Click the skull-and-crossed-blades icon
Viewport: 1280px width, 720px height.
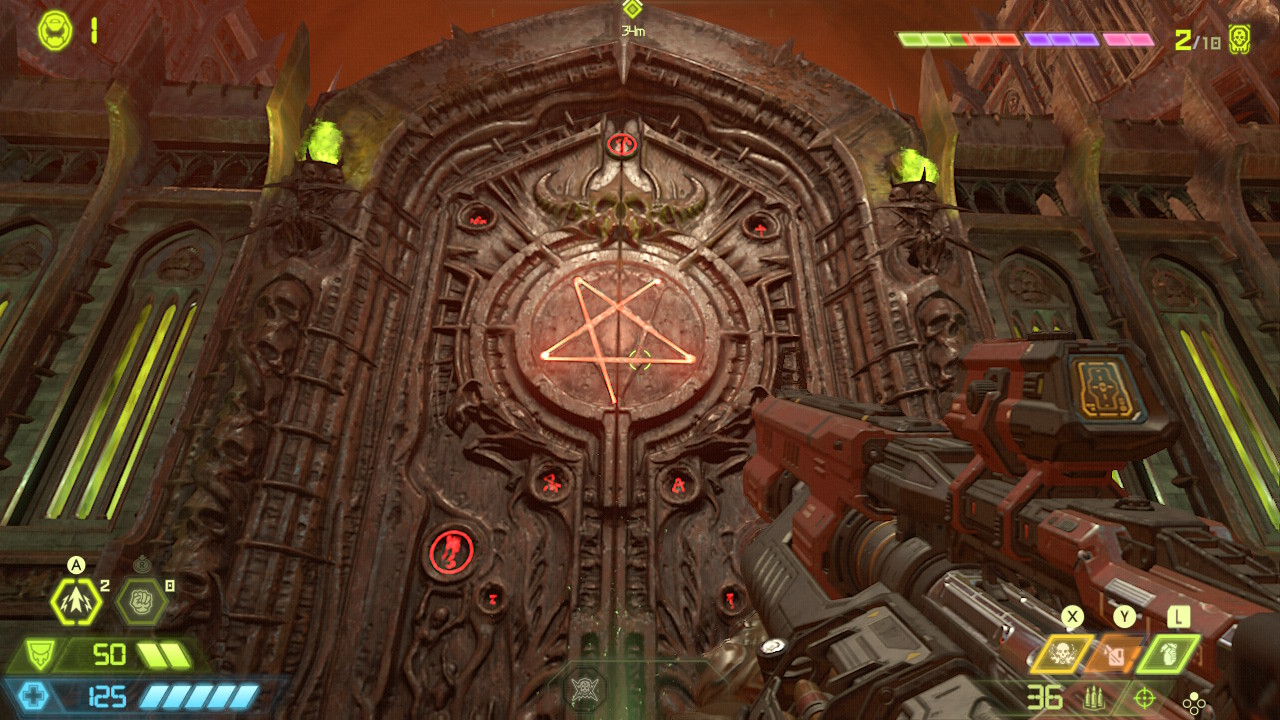(x=584, y=688)
